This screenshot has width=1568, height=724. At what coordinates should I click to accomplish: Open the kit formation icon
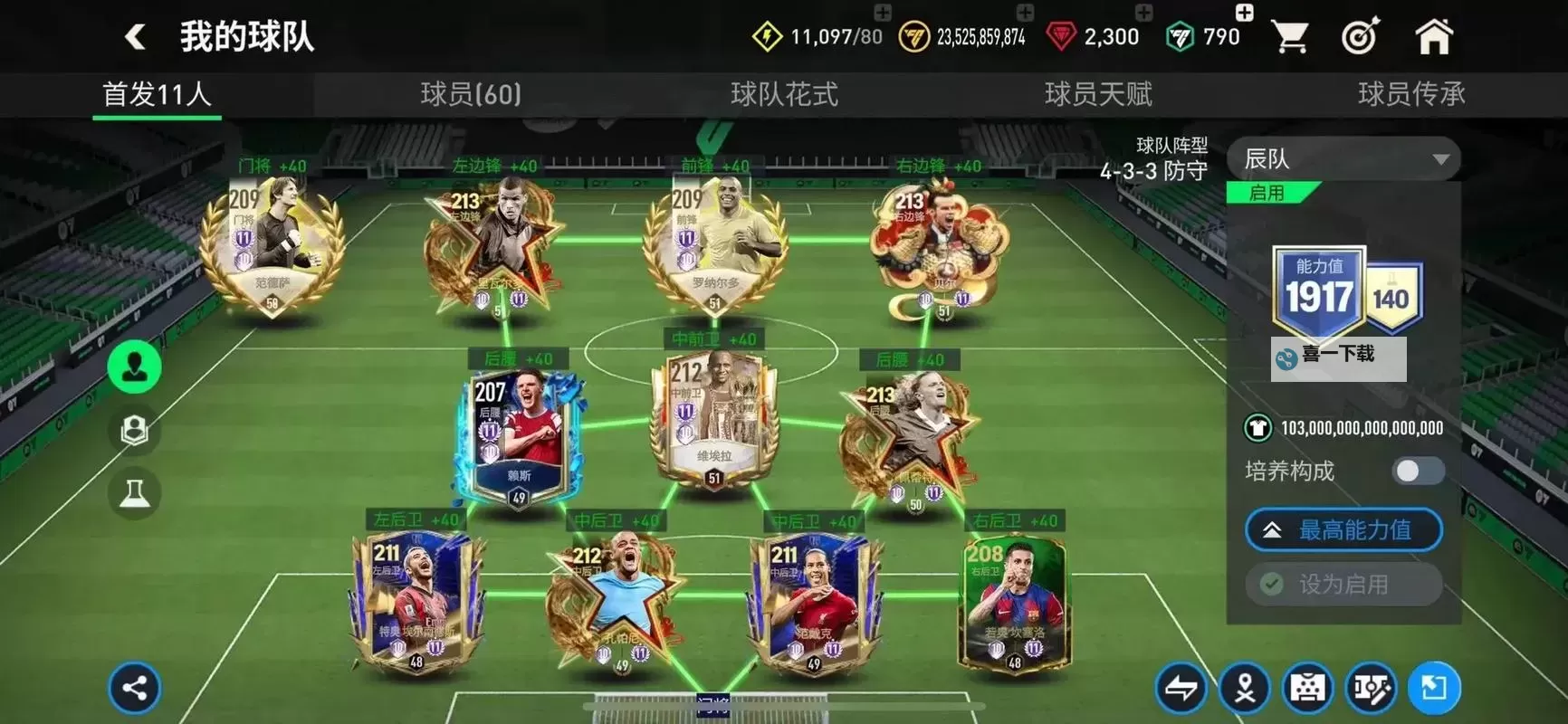point(1308,688)
